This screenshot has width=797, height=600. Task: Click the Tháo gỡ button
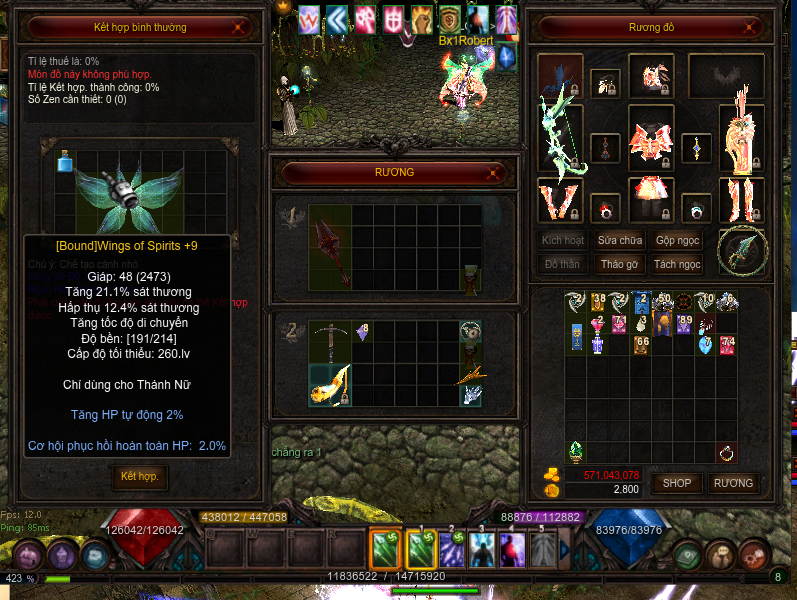tap(620, 265)
